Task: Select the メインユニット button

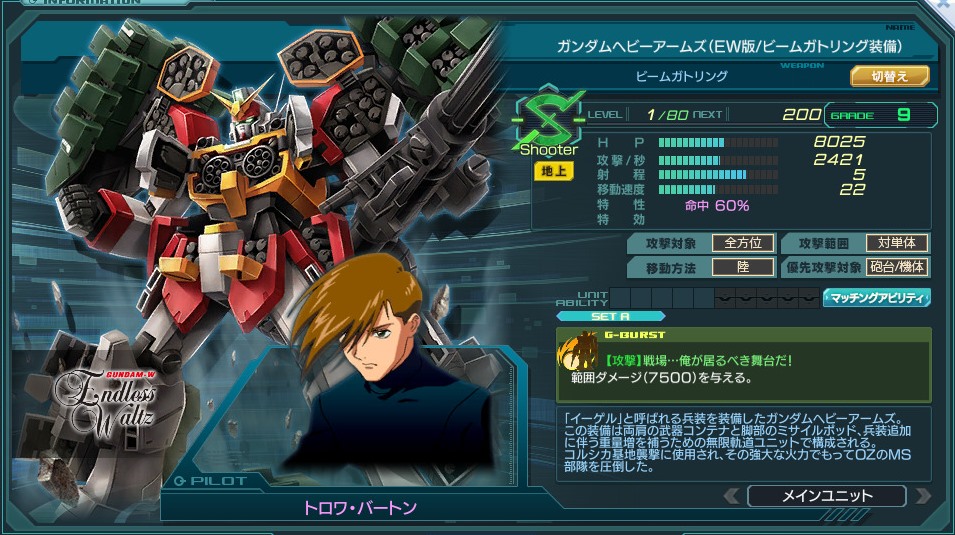Action: point(826,496)
